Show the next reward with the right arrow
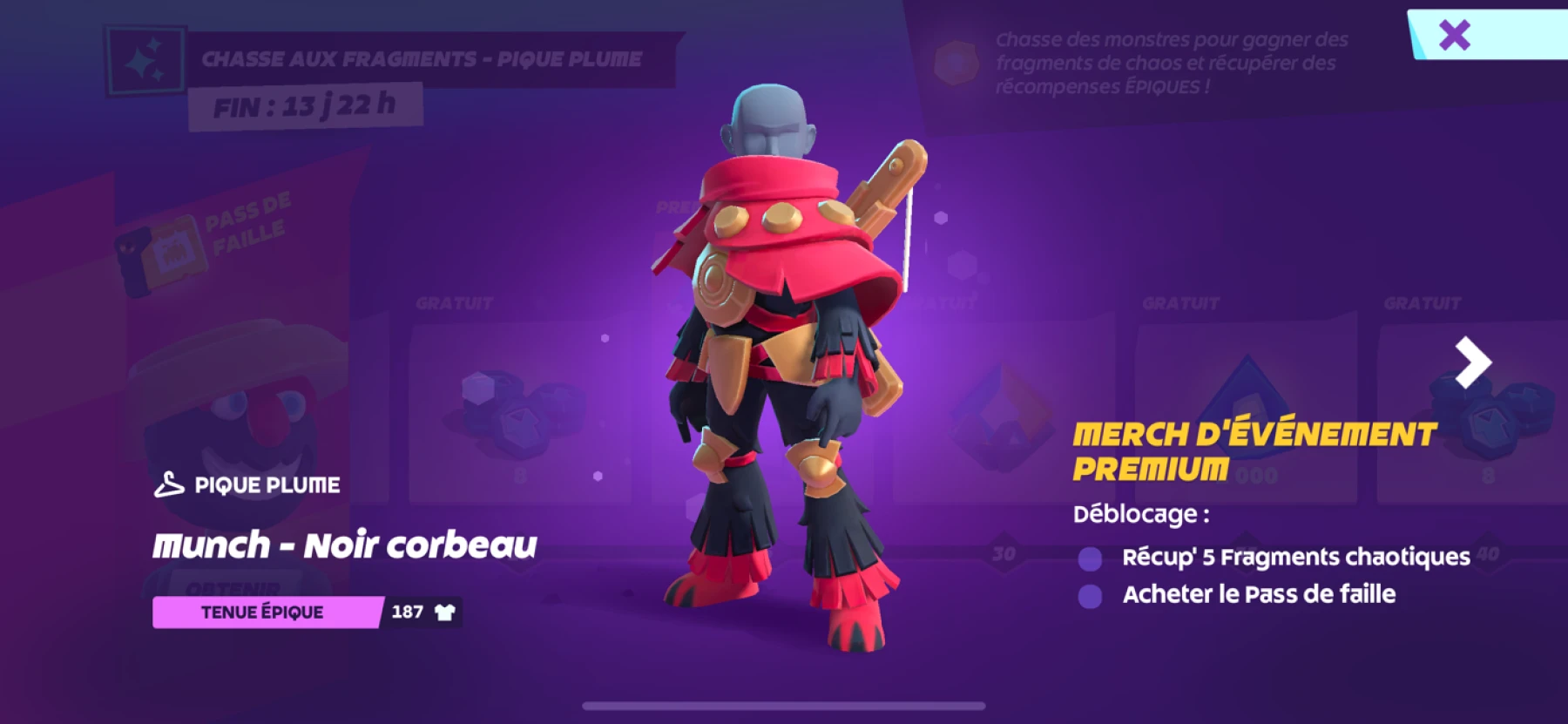This screenshot has width=1568, height=724. coord(1473,362)
